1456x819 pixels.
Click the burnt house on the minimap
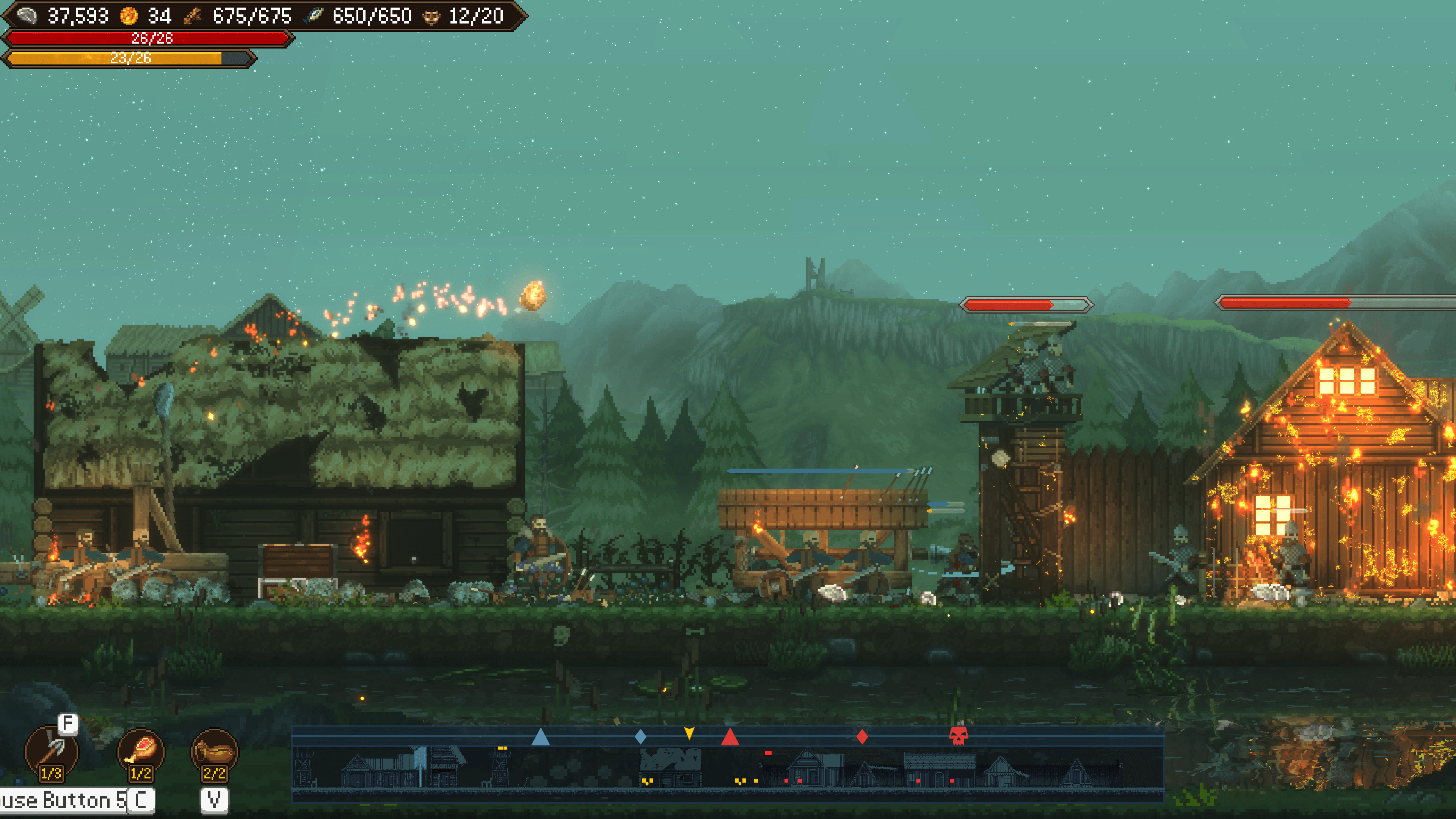click(x=671, y=766)
